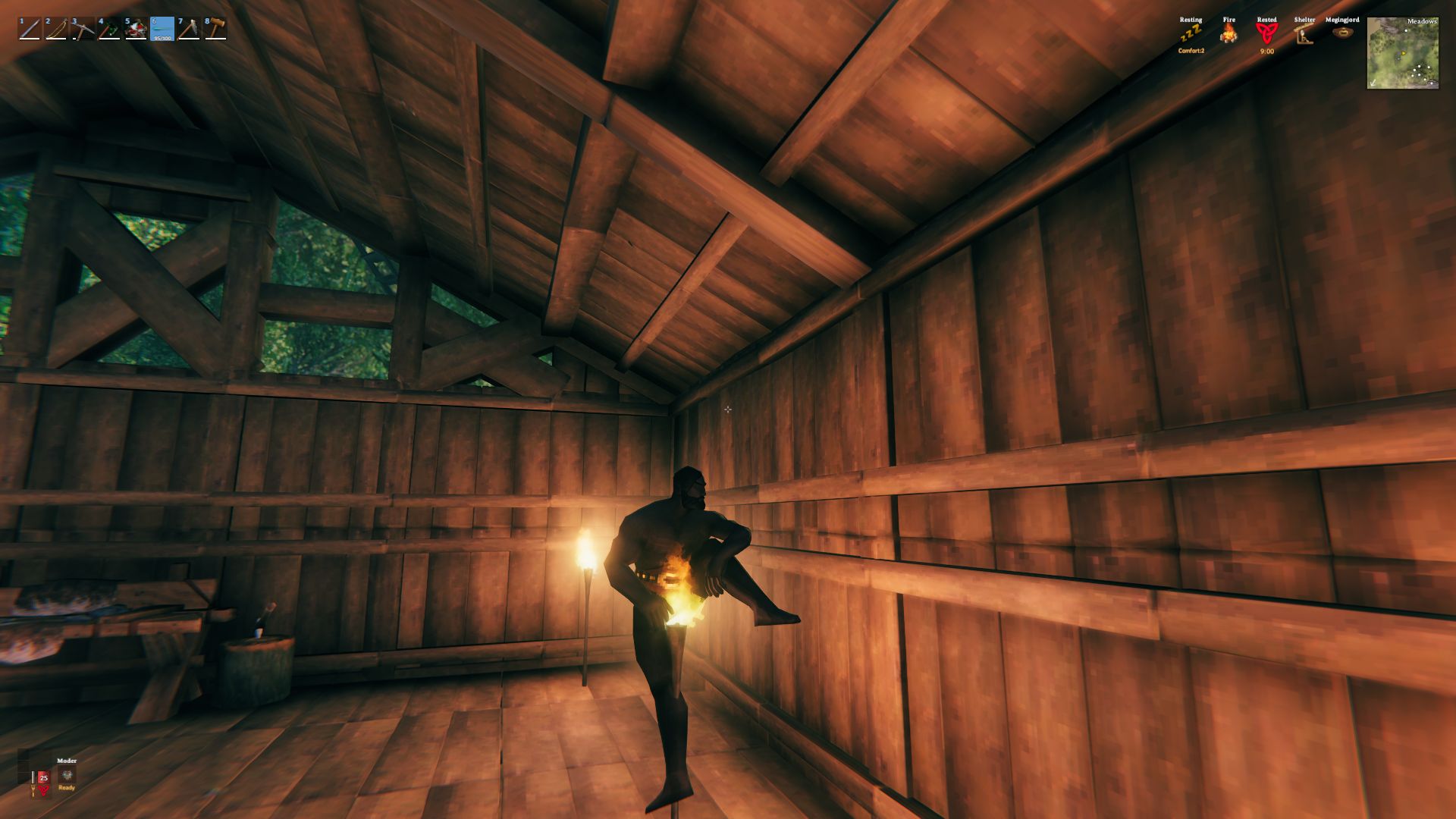Toggle the Resting zZz status icon
Viewport: 1456px width, 819px height.
click(x=1191, y=33)
